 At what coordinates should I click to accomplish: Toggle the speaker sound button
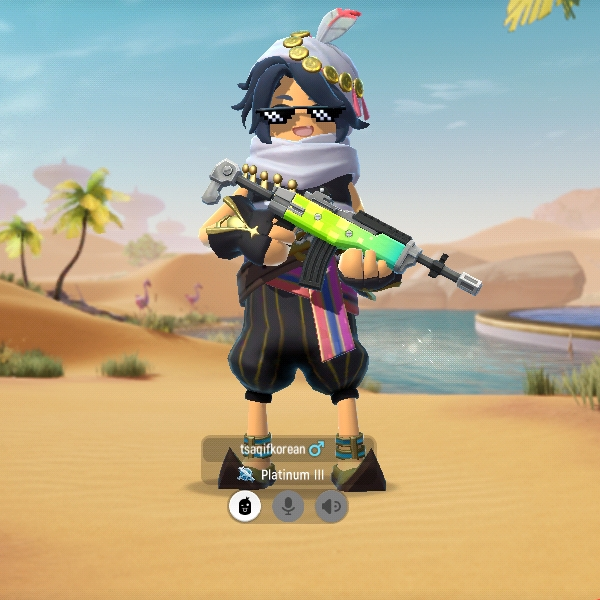(332, 507)
